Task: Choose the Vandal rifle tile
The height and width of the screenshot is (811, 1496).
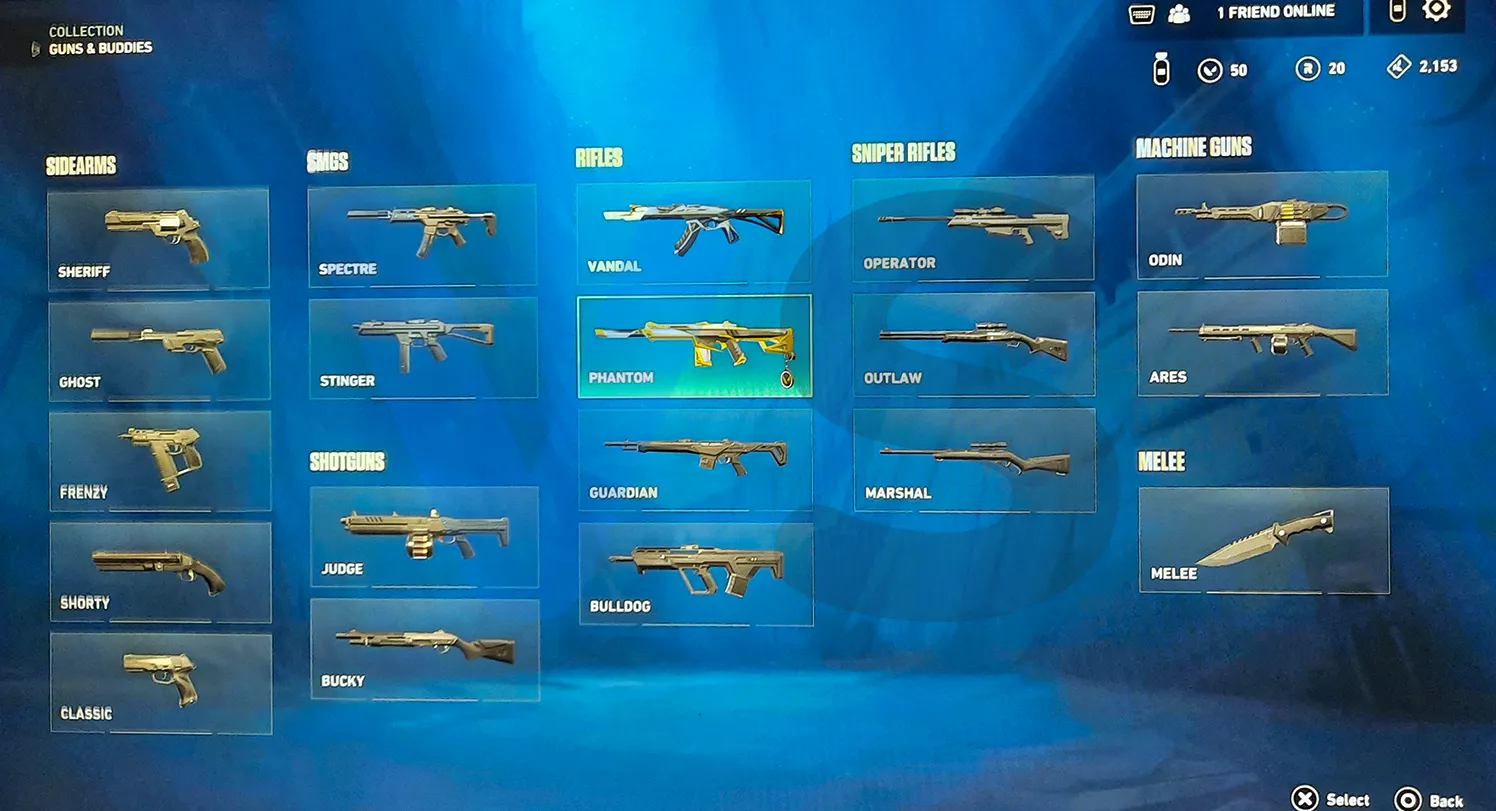Action: (x=694, y=232)
